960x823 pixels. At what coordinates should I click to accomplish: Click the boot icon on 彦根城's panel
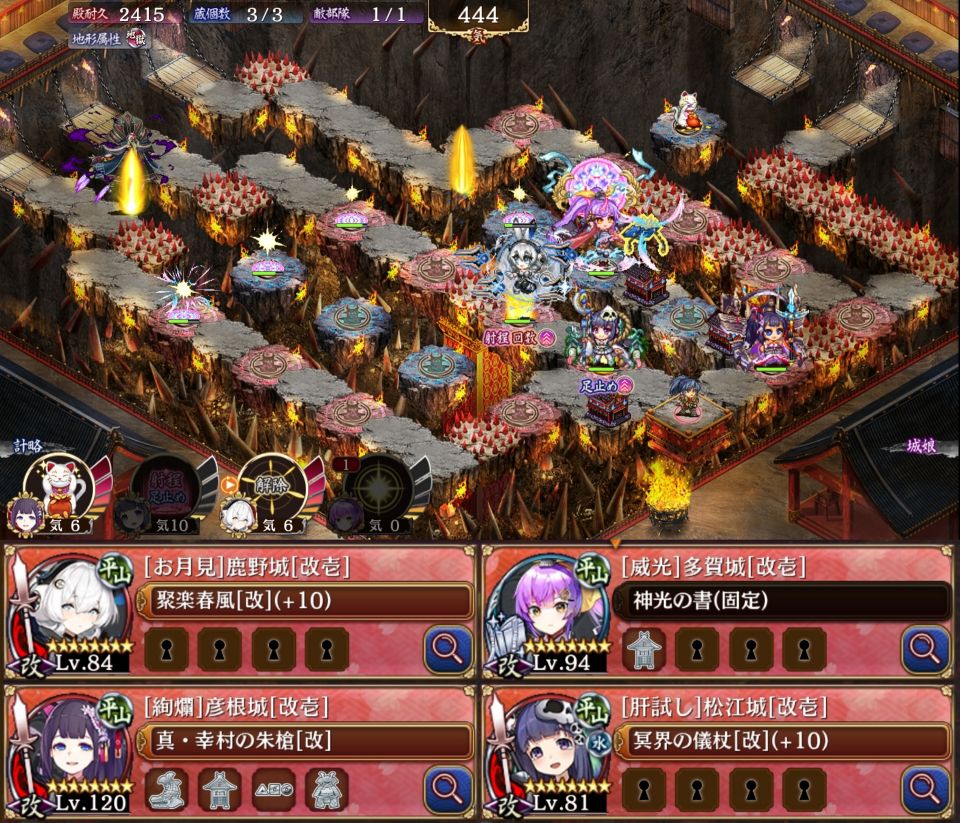(166, 789)
